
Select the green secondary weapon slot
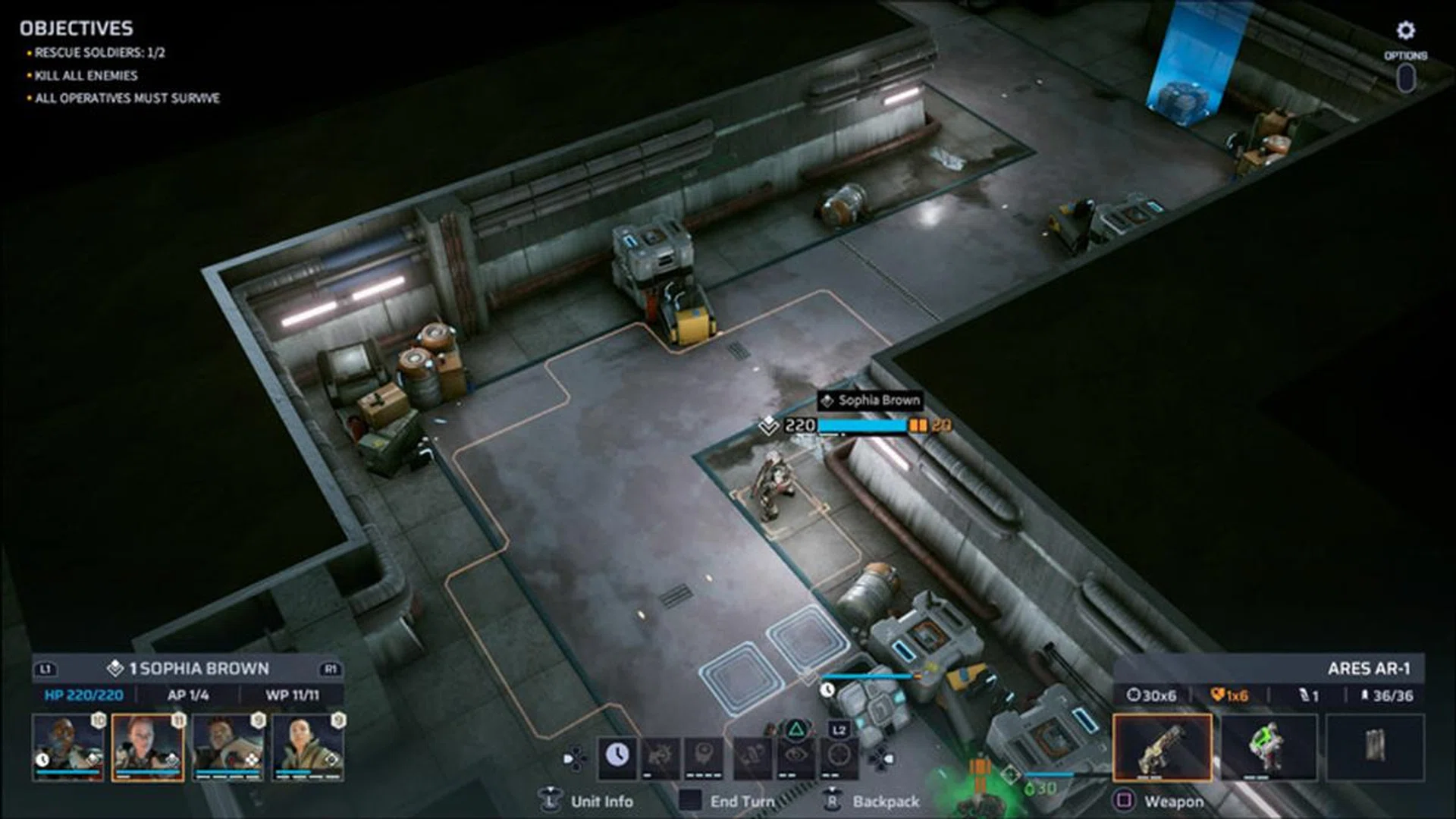tap(1269, 747)
